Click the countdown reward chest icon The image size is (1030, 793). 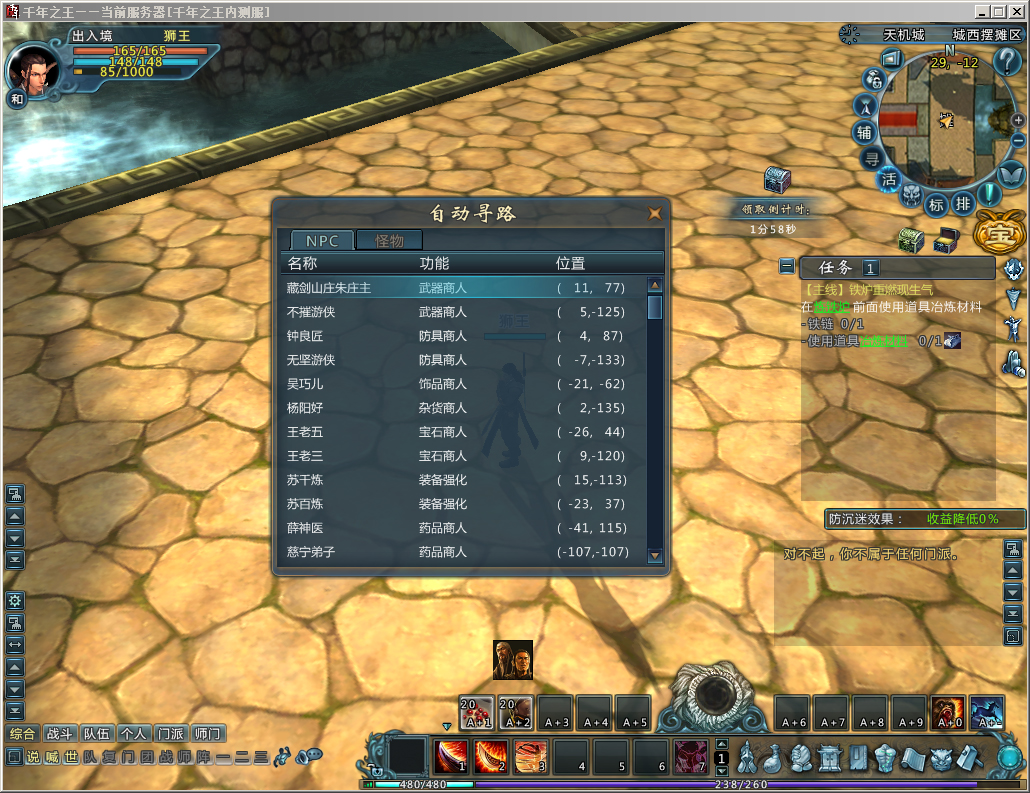(777, 180)
